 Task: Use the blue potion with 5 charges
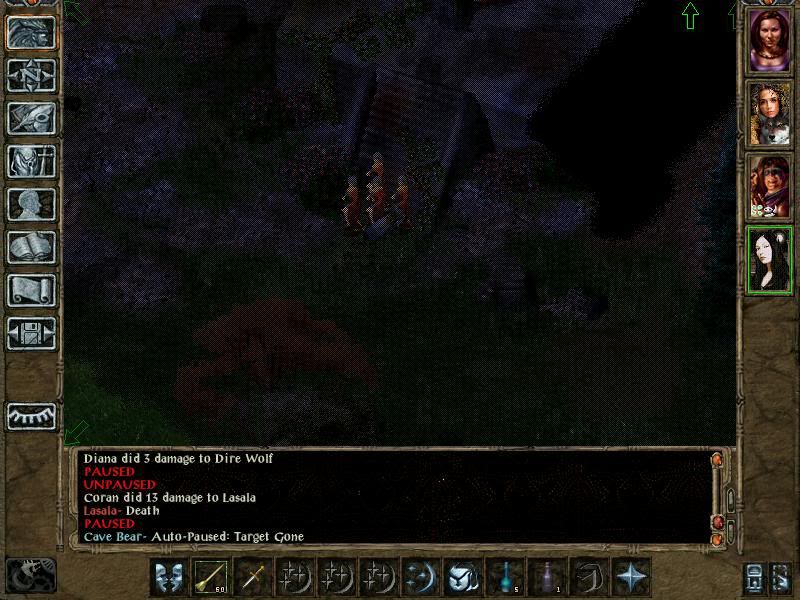(x=506, y=577)
